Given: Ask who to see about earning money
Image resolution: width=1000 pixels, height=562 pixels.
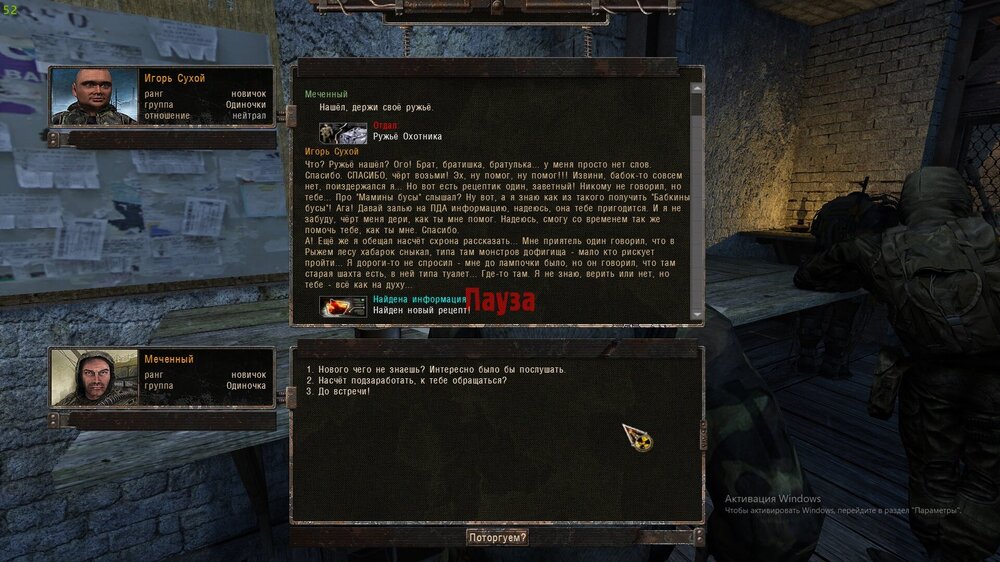Looking at the screenshot, I should [406, 380].
